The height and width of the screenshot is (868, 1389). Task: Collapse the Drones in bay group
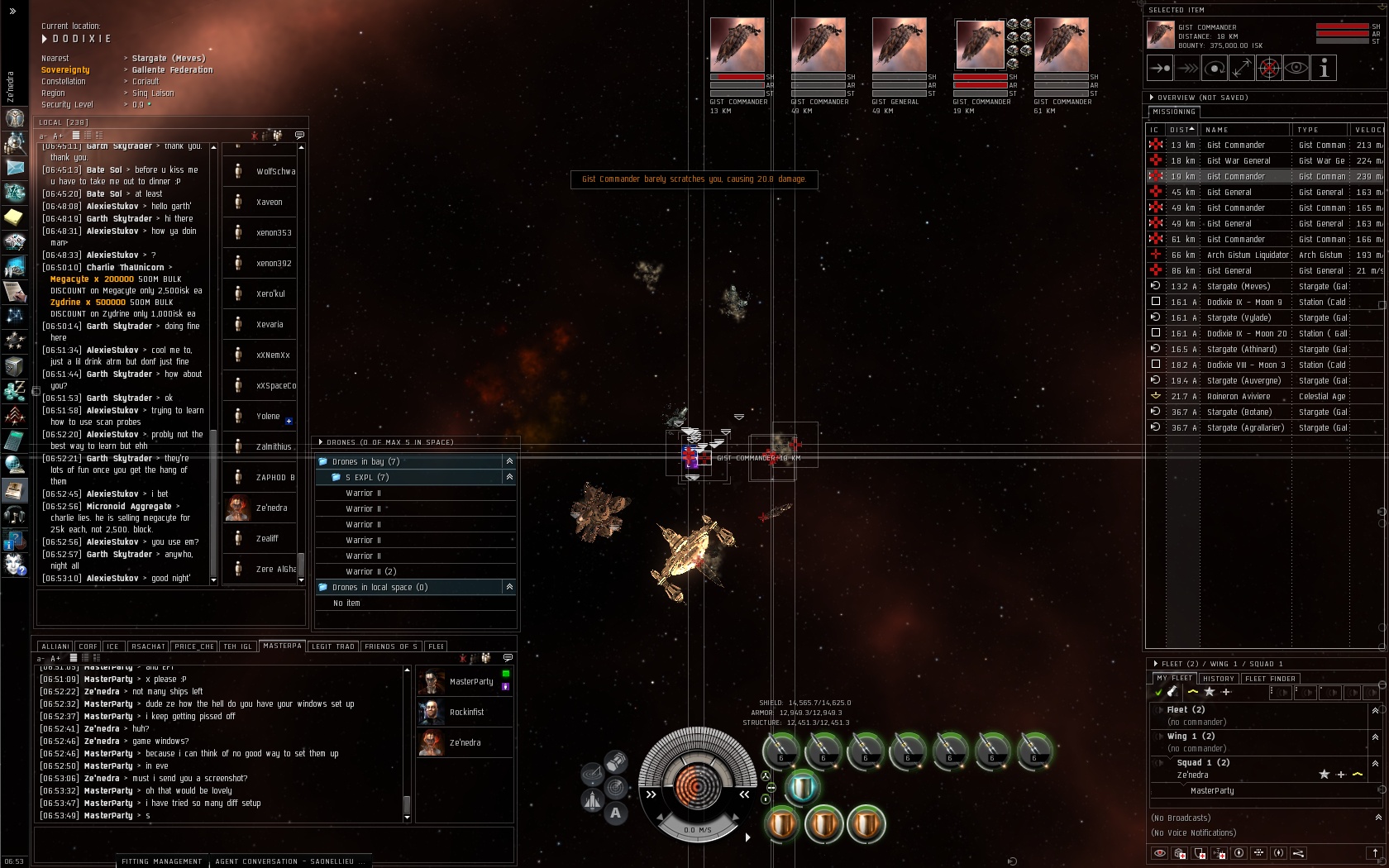[x=509, y=461]
